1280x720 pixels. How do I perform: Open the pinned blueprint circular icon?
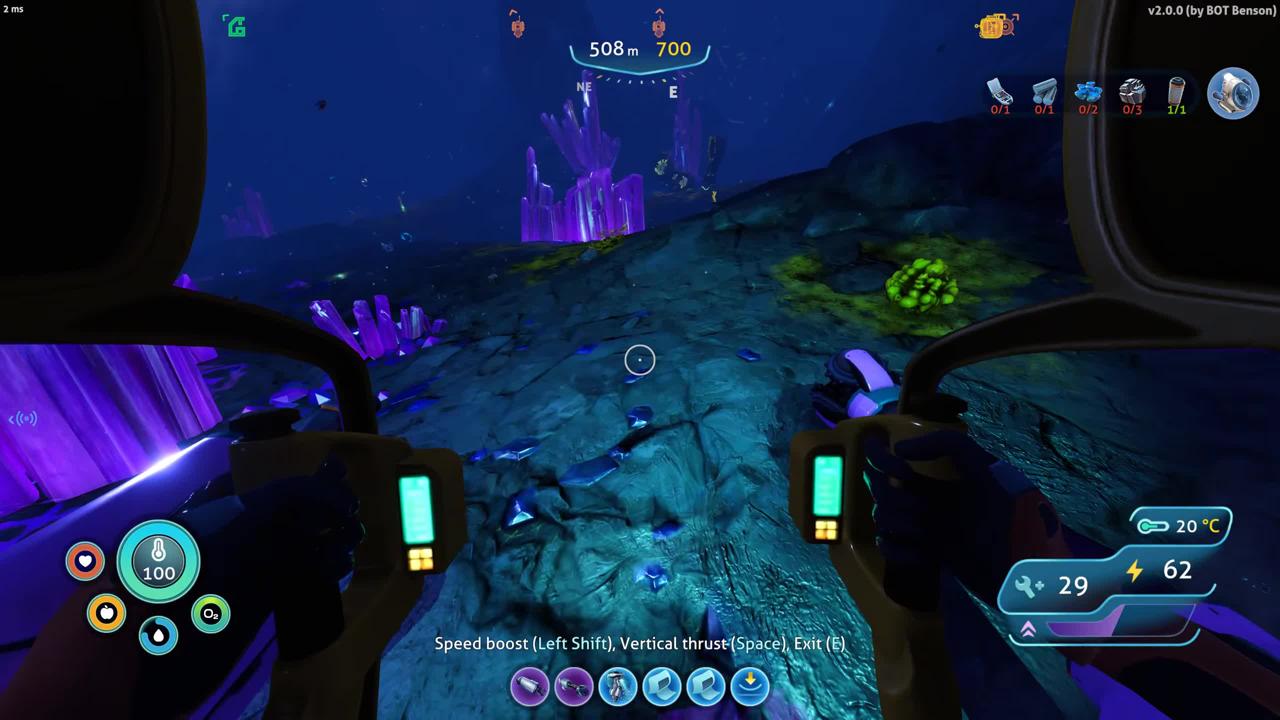click(x=1232, y=93)
